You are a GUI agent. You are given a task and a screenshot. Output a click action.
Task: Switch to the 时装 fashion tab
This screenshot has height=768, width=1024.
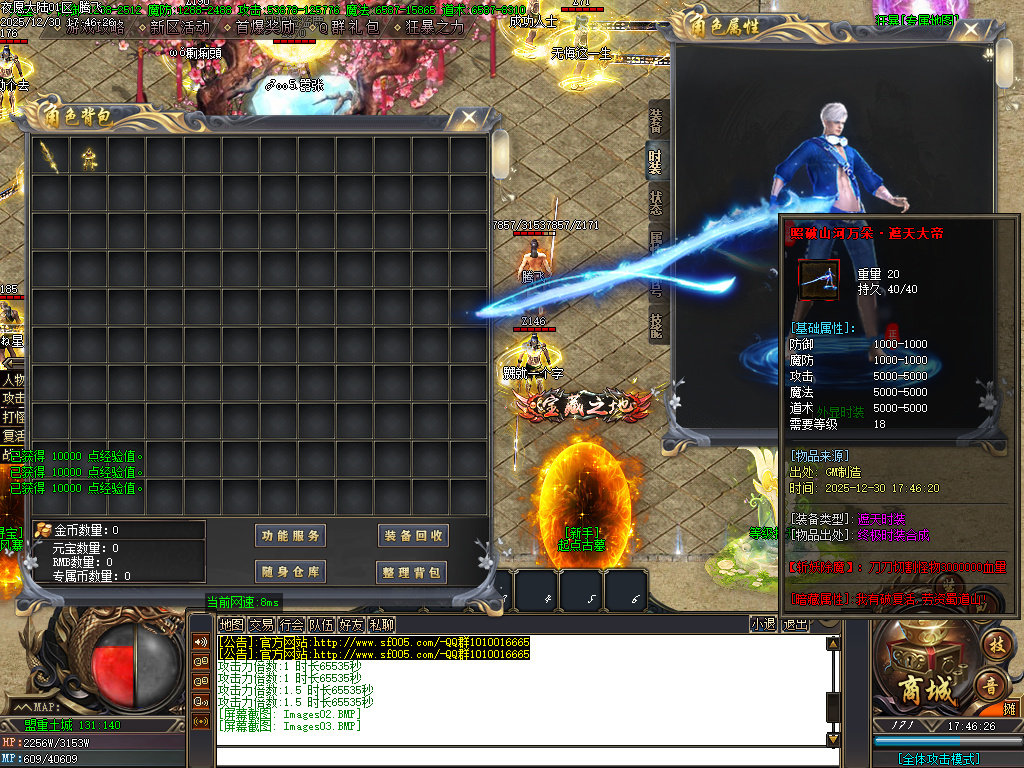pos(656,163)
